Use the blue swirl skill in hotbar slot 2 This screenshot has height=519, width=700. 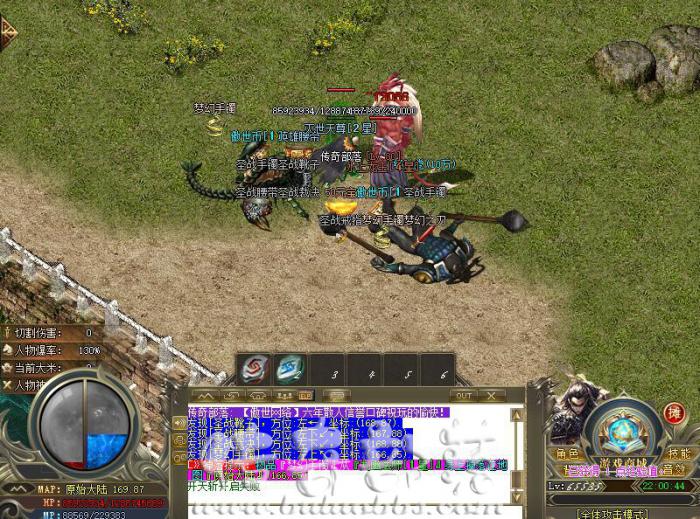(291, 369)
